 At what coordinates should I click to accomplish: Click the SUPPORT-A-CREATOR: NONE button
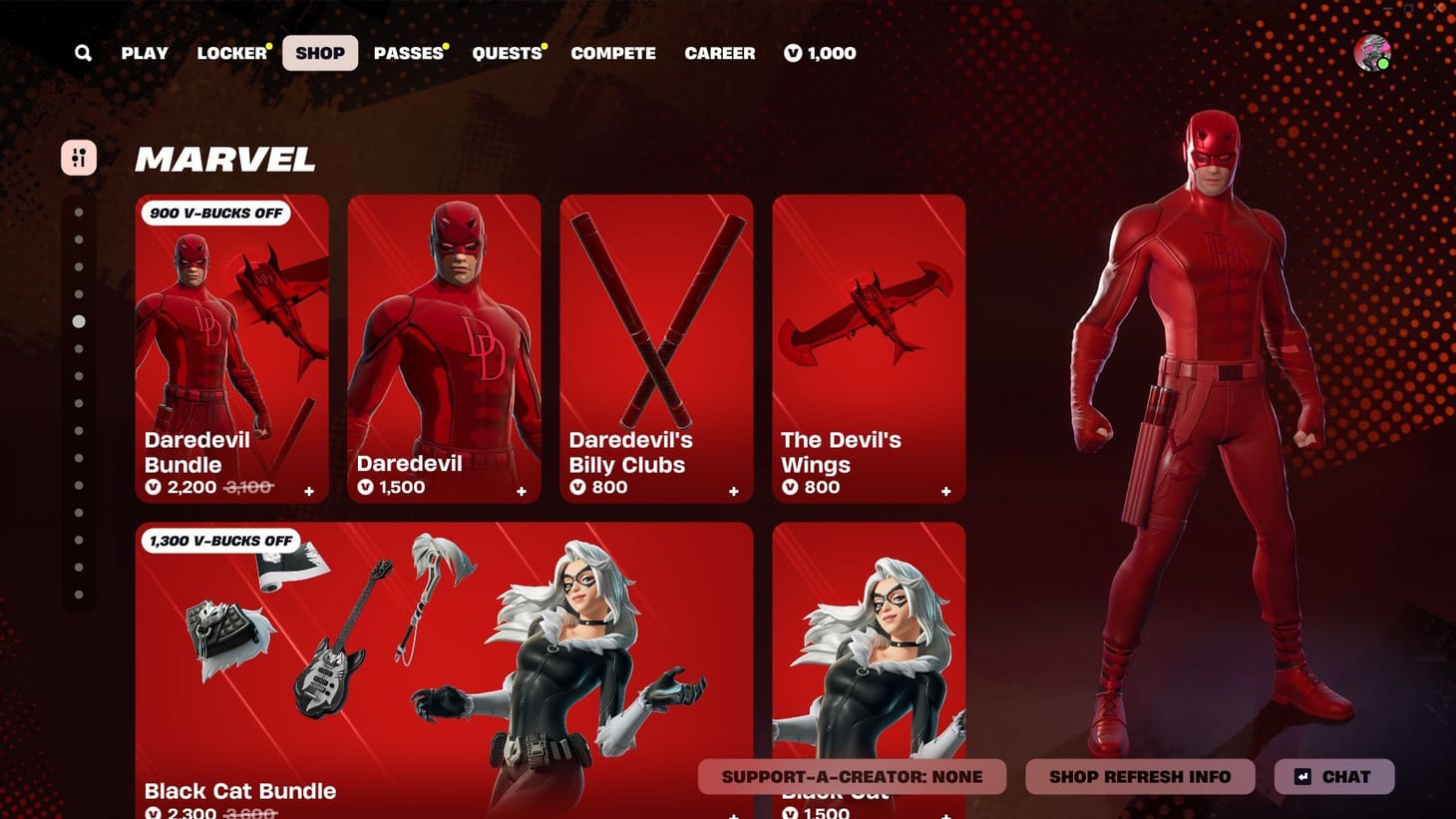(853, 776)
